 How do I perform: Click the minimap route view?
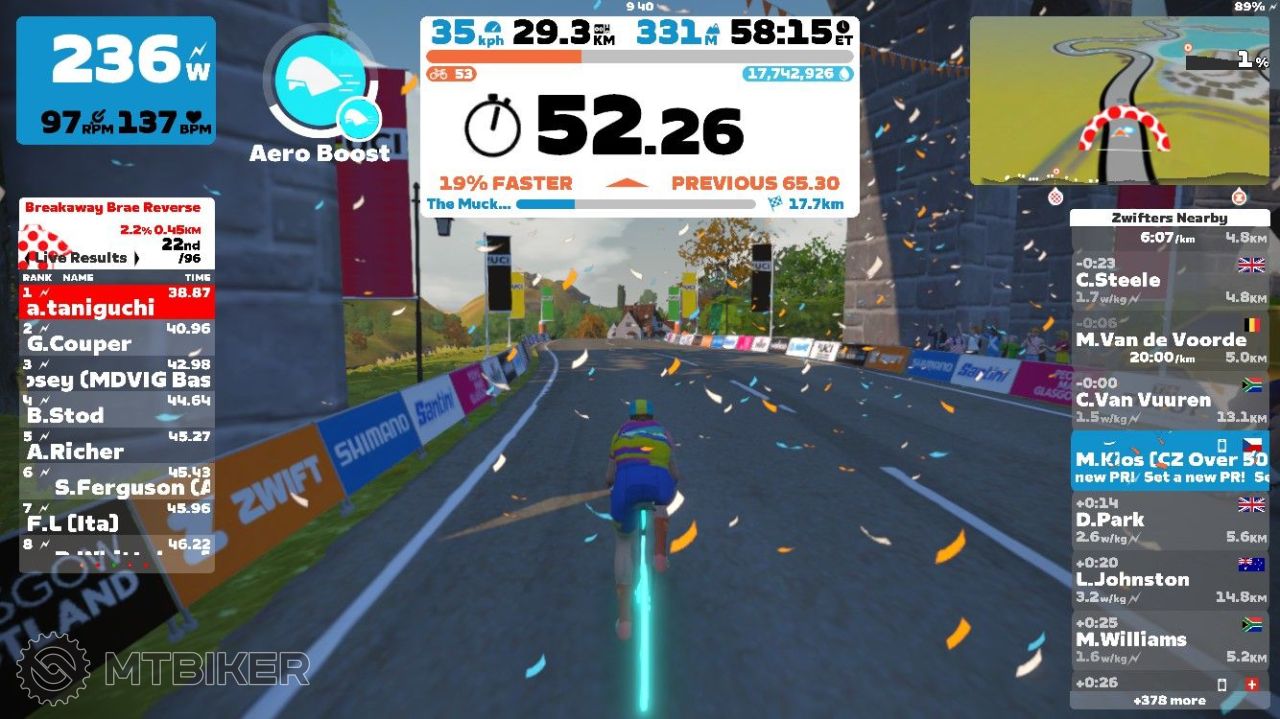pos(1119,100)
